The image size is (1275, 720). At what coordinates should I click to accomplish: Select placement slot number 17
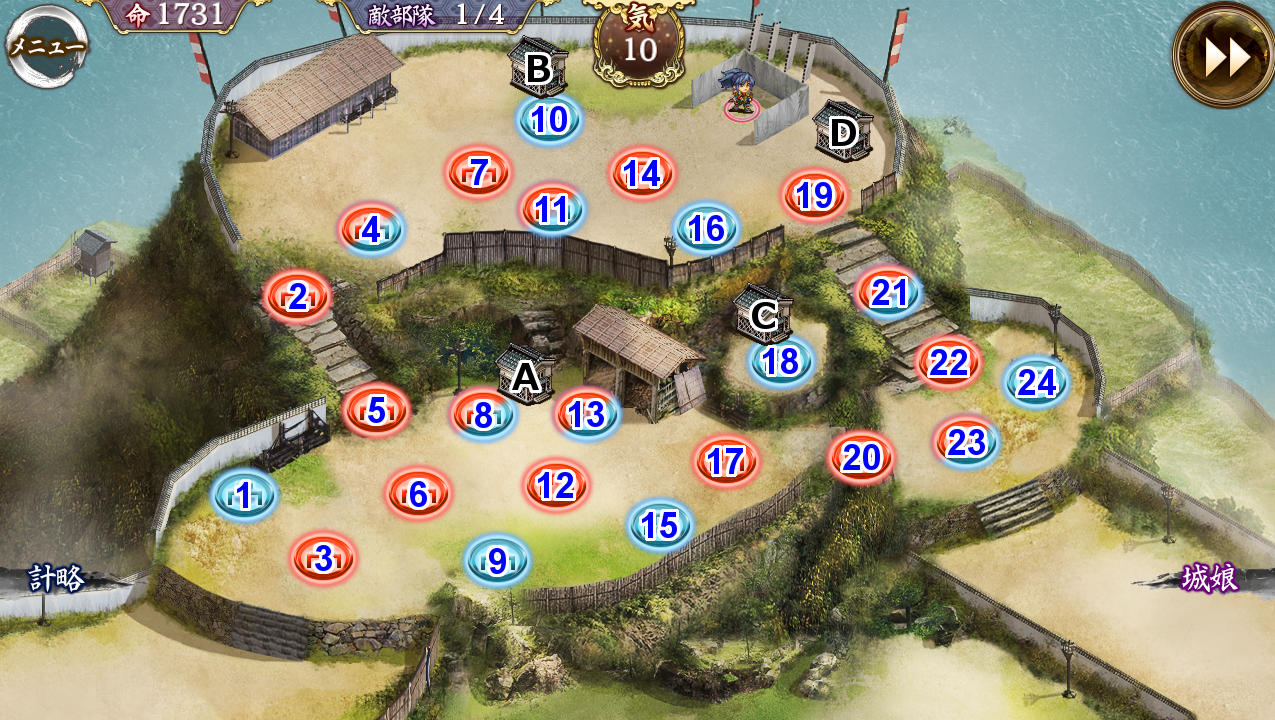[x=726, y=462]
